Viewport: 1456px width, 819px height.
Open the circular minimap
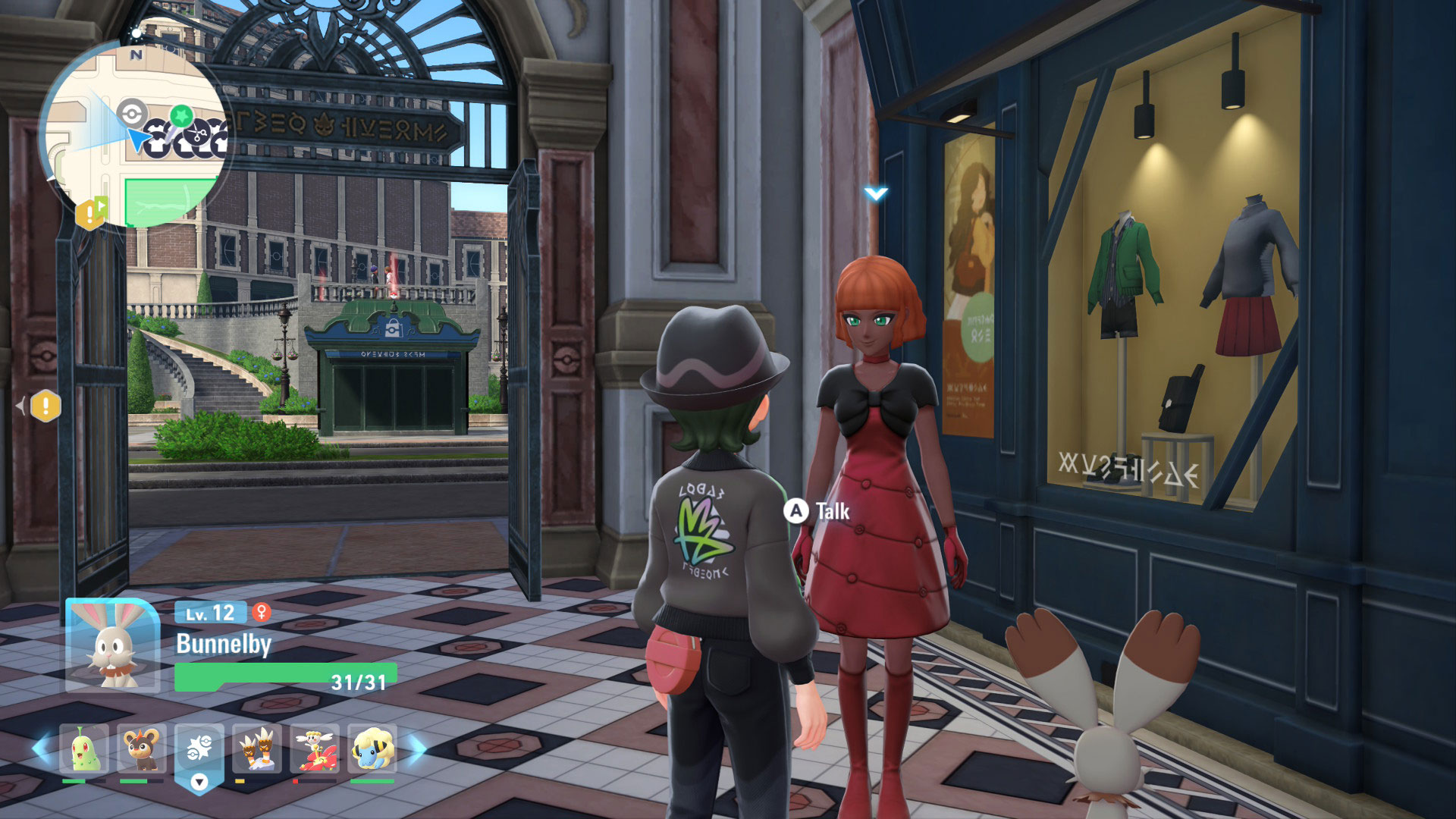tap(133, 136)
